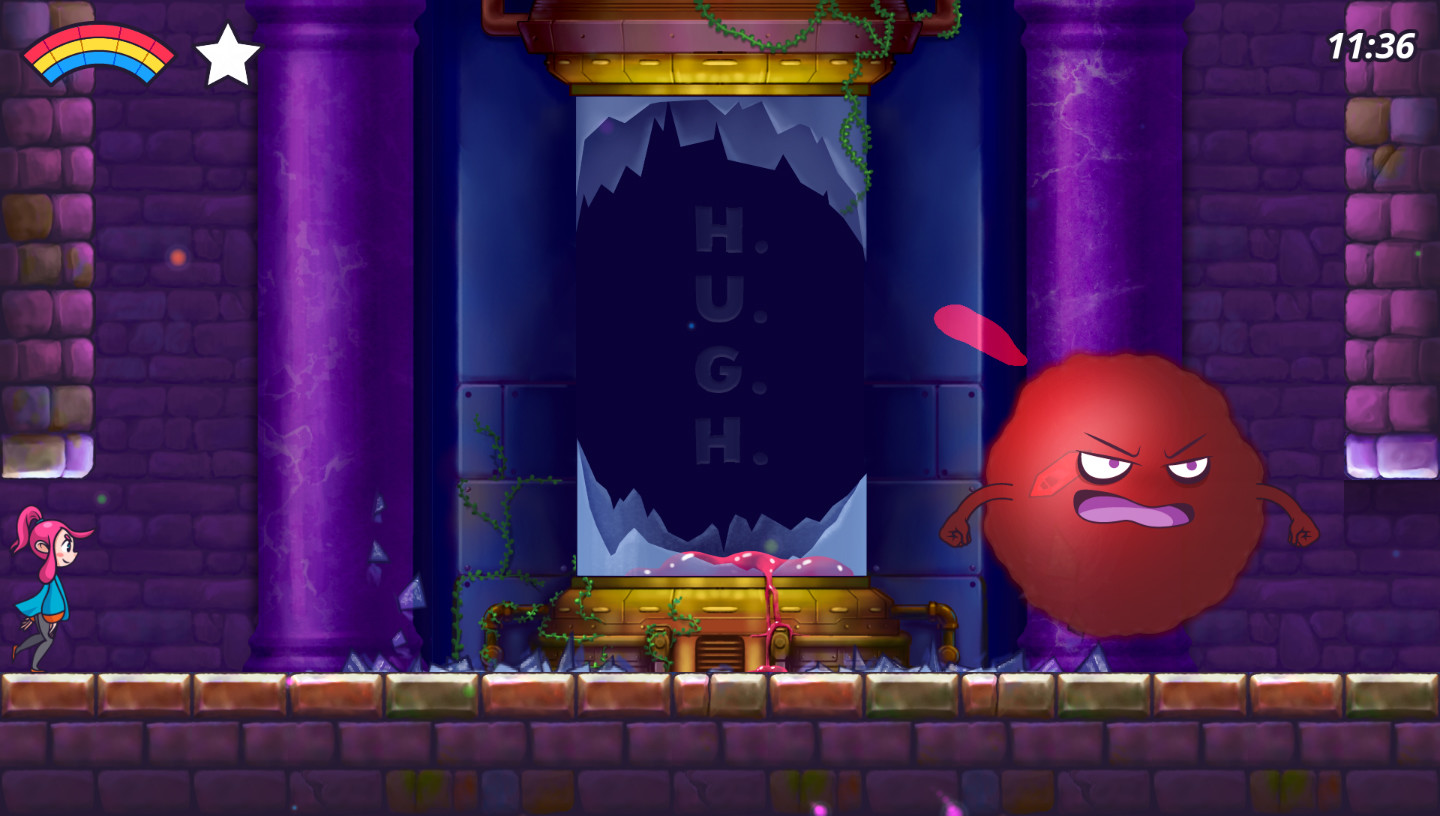The width and height of the screenshot is (1440, 816).
Task: Click the red section of the rainbow gauge
Action: point(97,32)
